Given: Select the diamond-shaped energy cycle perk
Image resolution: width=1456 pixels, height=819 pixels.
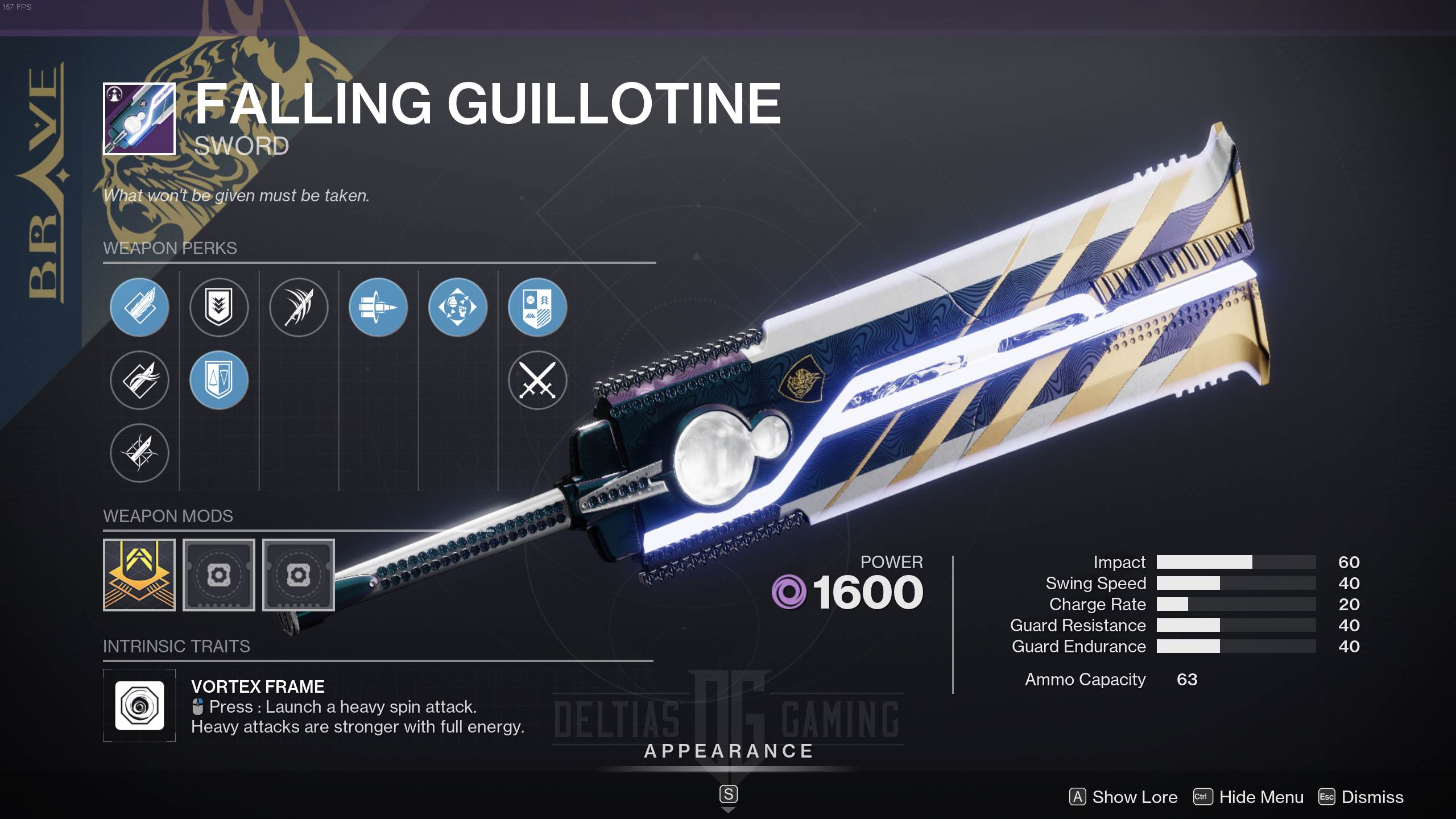Looking at the screenshot, I should coord(458,307).
